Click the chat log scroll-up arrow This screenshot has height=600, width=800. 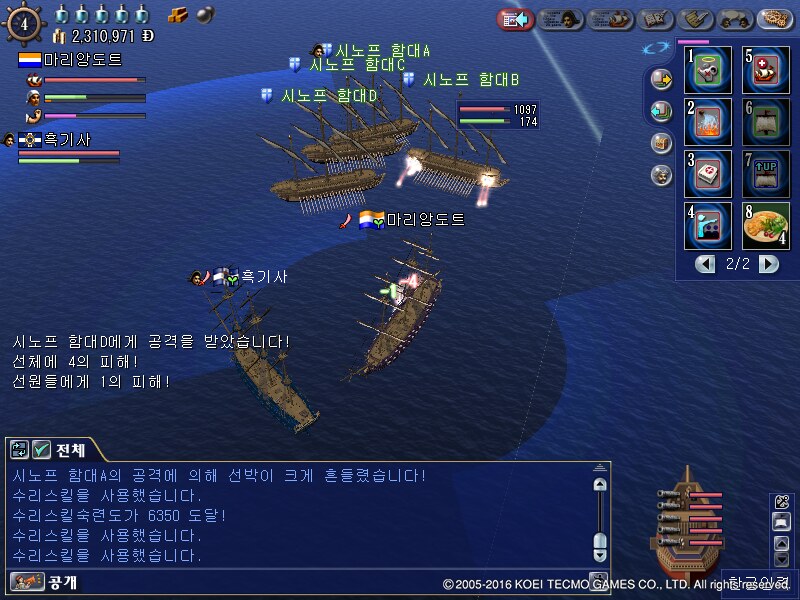tap(599, 484)
